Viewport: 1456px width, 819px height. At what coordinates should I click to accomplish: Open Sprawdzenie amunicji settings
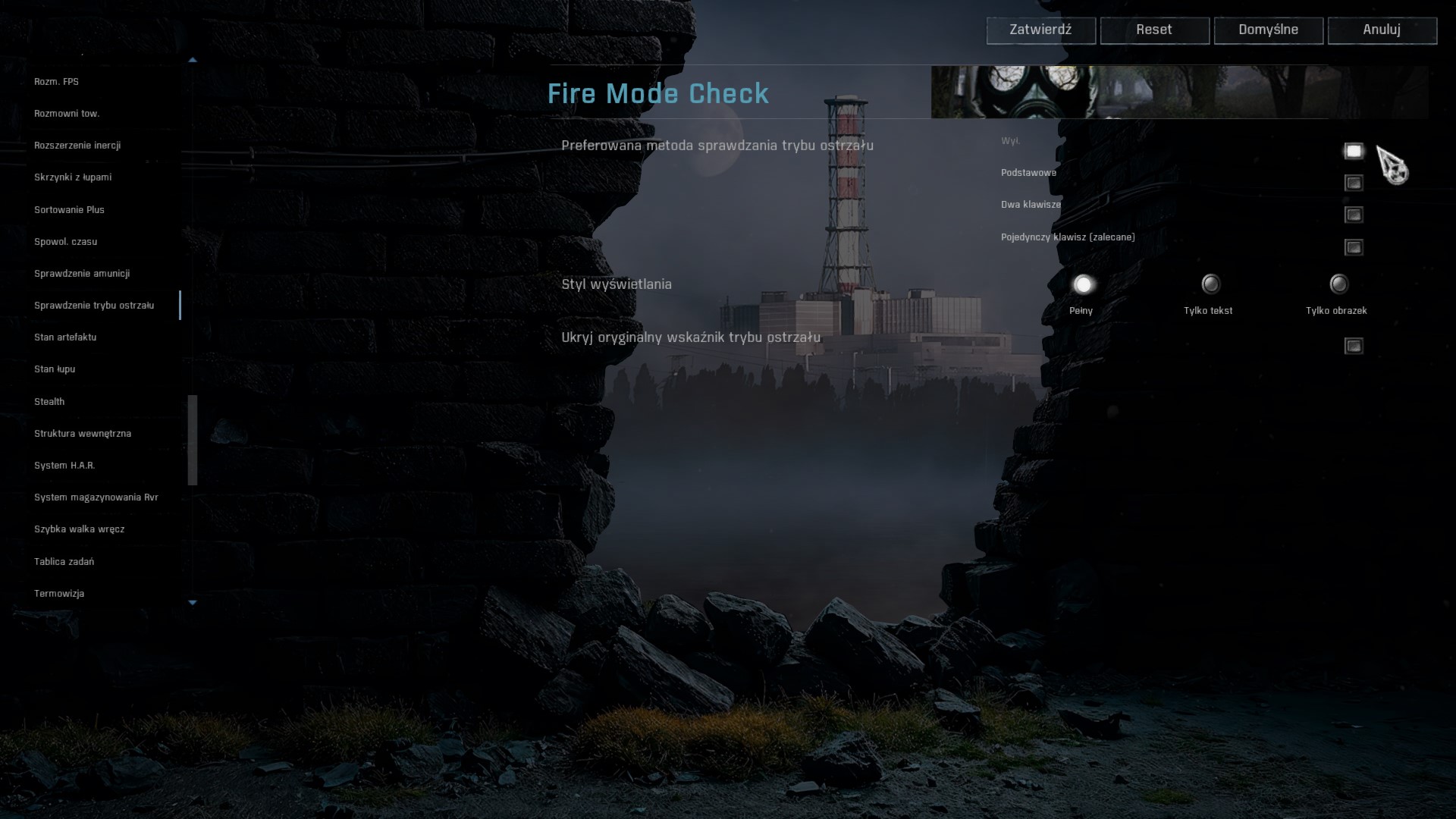(82, 273)
